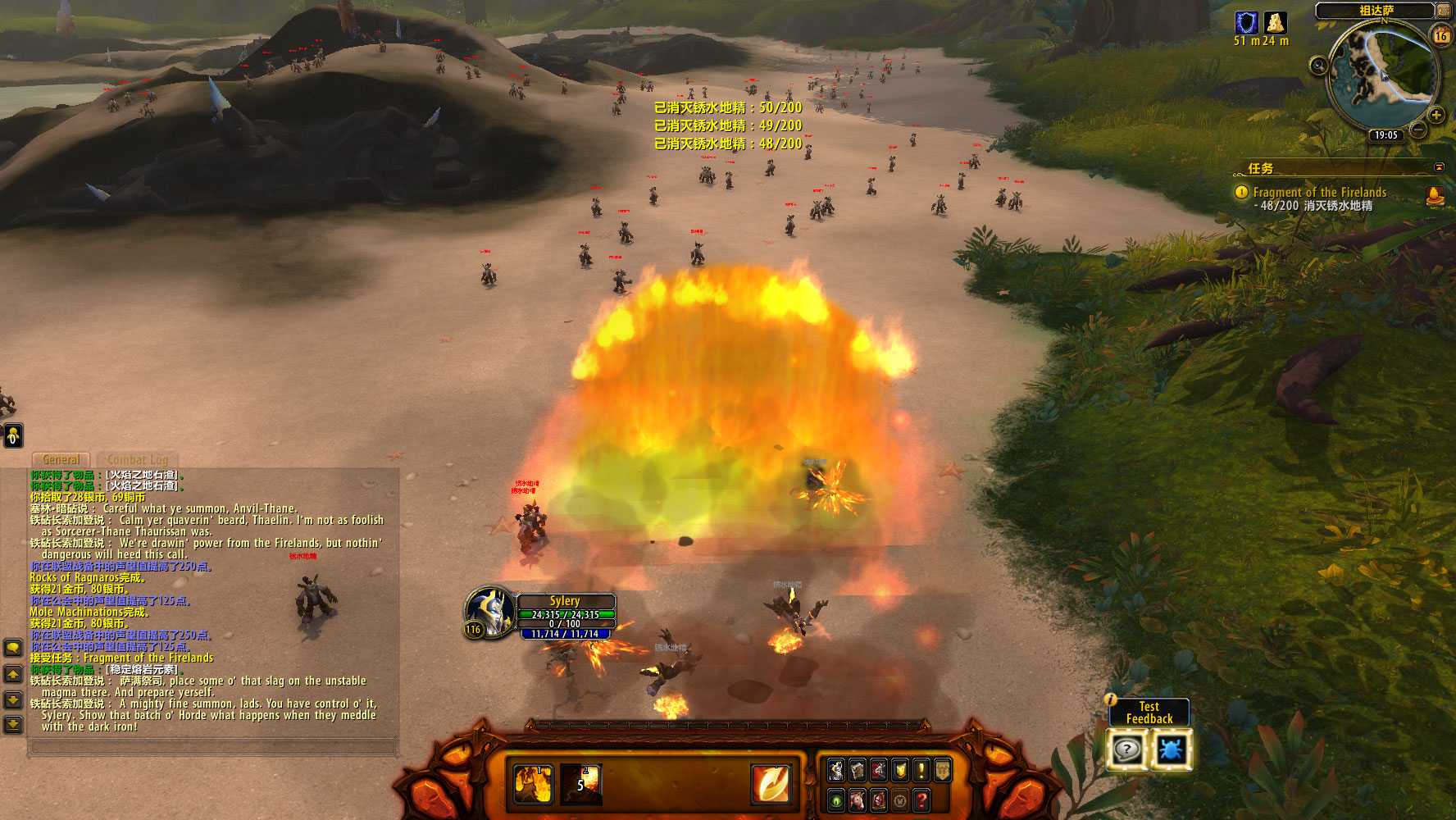Open the yellow shield guild micro button
Screen dimensions: 1456x820
(899, 770)
